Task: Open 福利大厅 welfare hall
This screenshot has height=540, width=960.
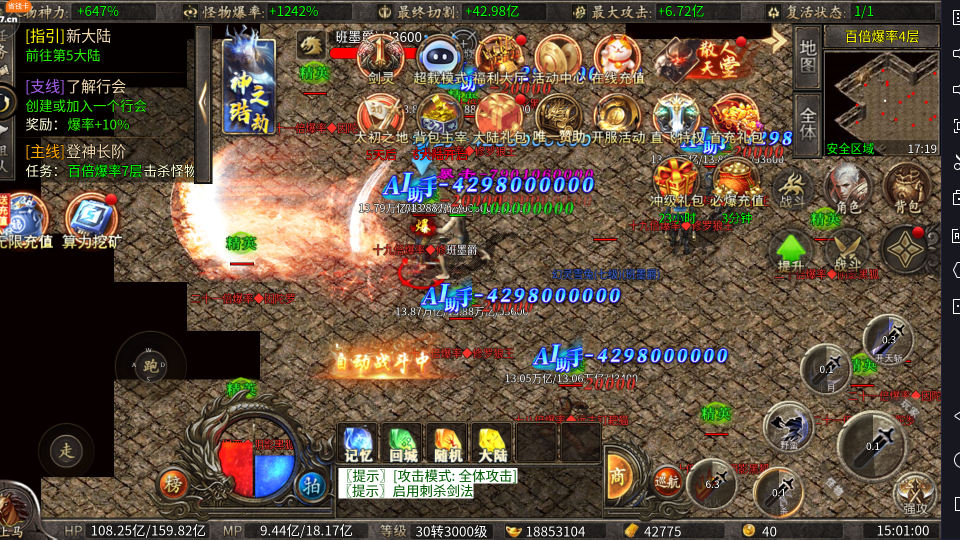Action: [x=499, y=58]
